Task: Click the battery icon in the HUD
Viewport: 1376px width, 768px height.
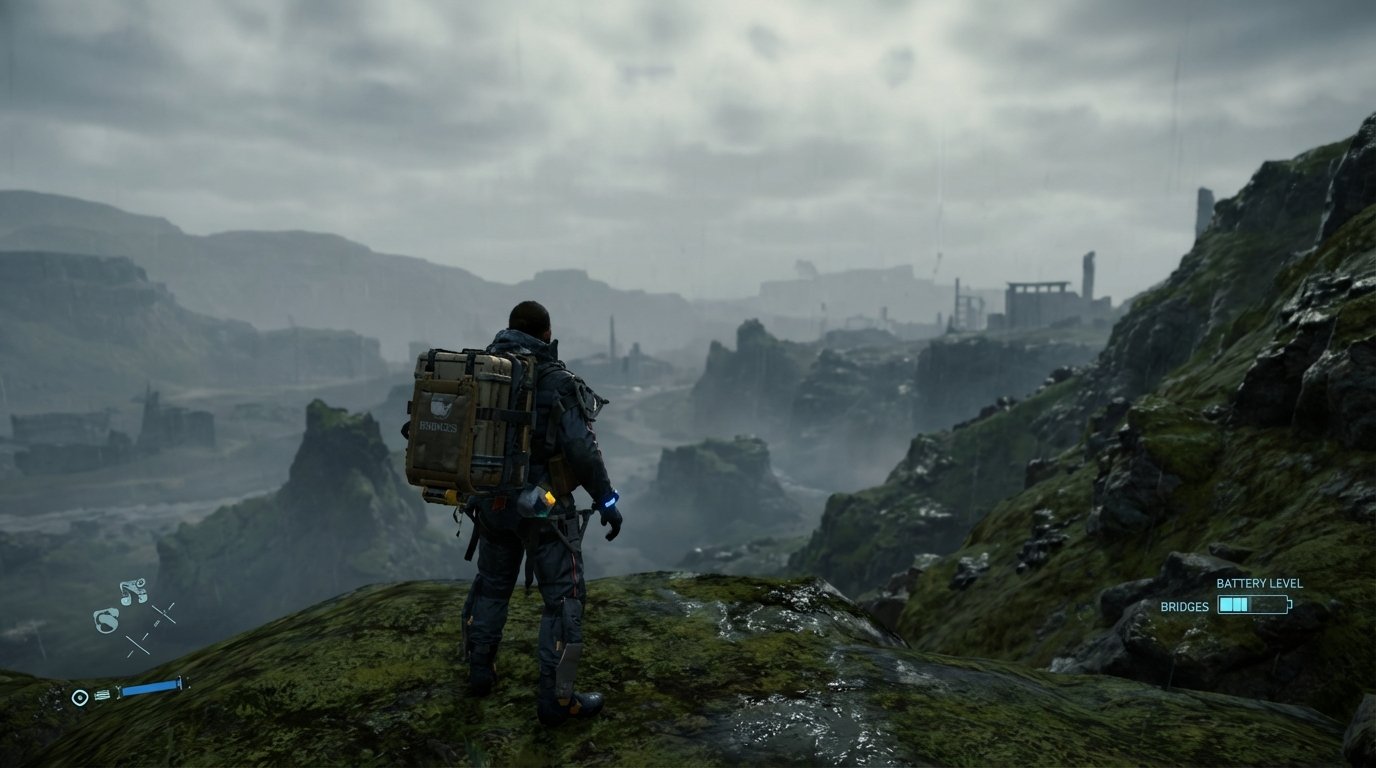Action: (x=1254, y=604)
